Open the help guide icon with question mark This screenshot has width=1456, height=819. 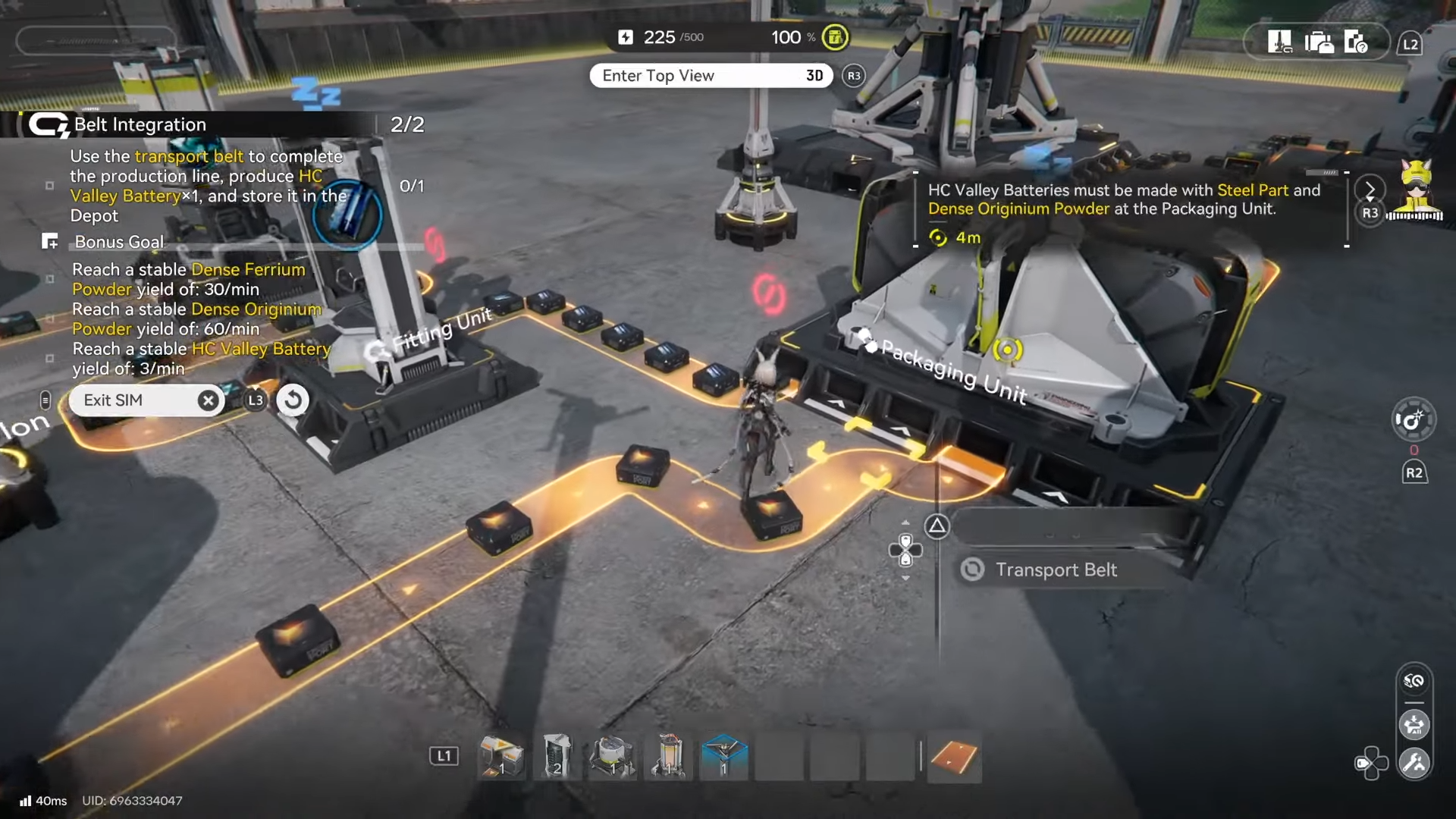click(x=1356, y=42)
